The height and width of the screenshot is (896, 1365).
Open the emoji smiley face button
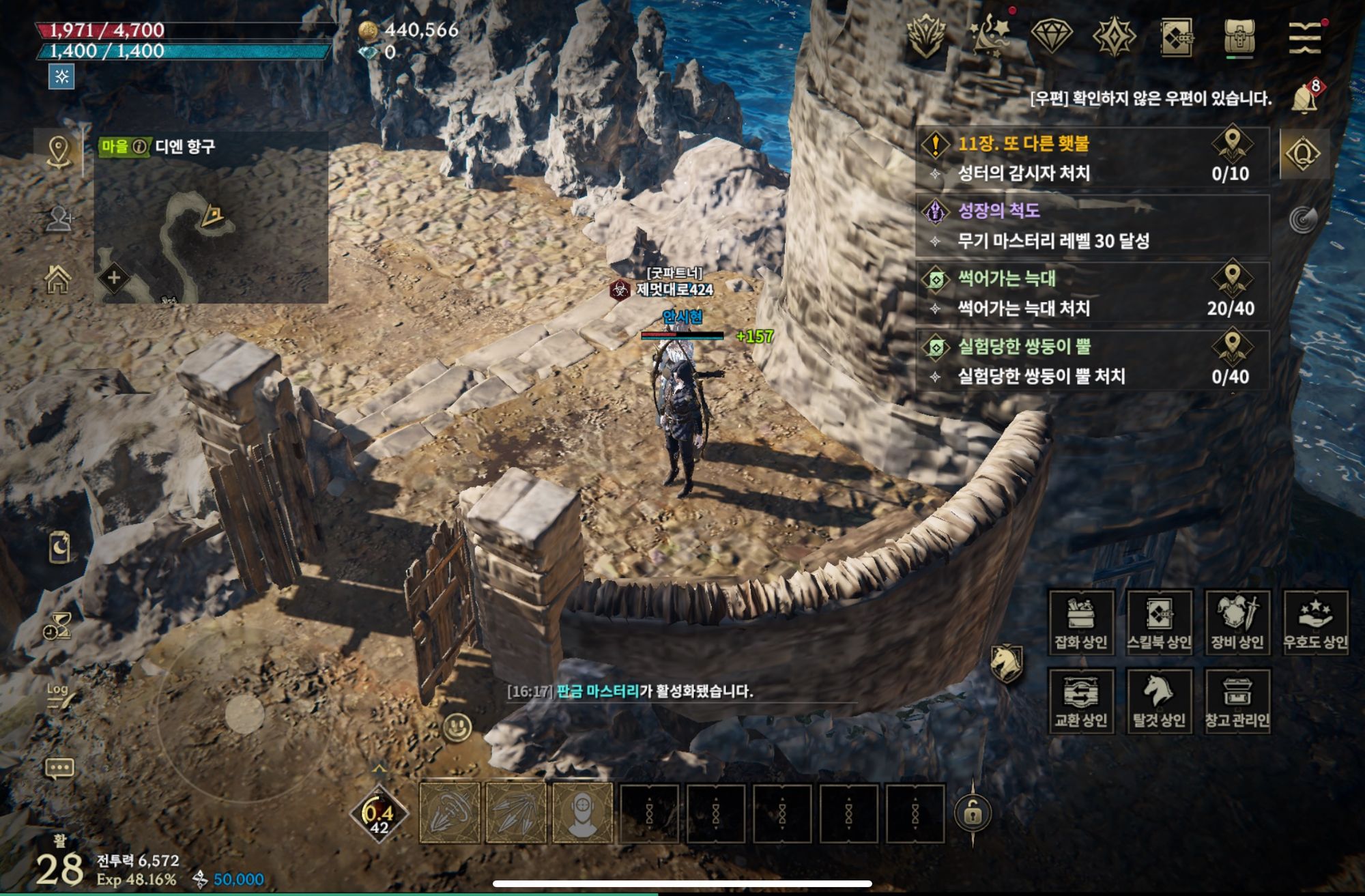pos(457,727)
